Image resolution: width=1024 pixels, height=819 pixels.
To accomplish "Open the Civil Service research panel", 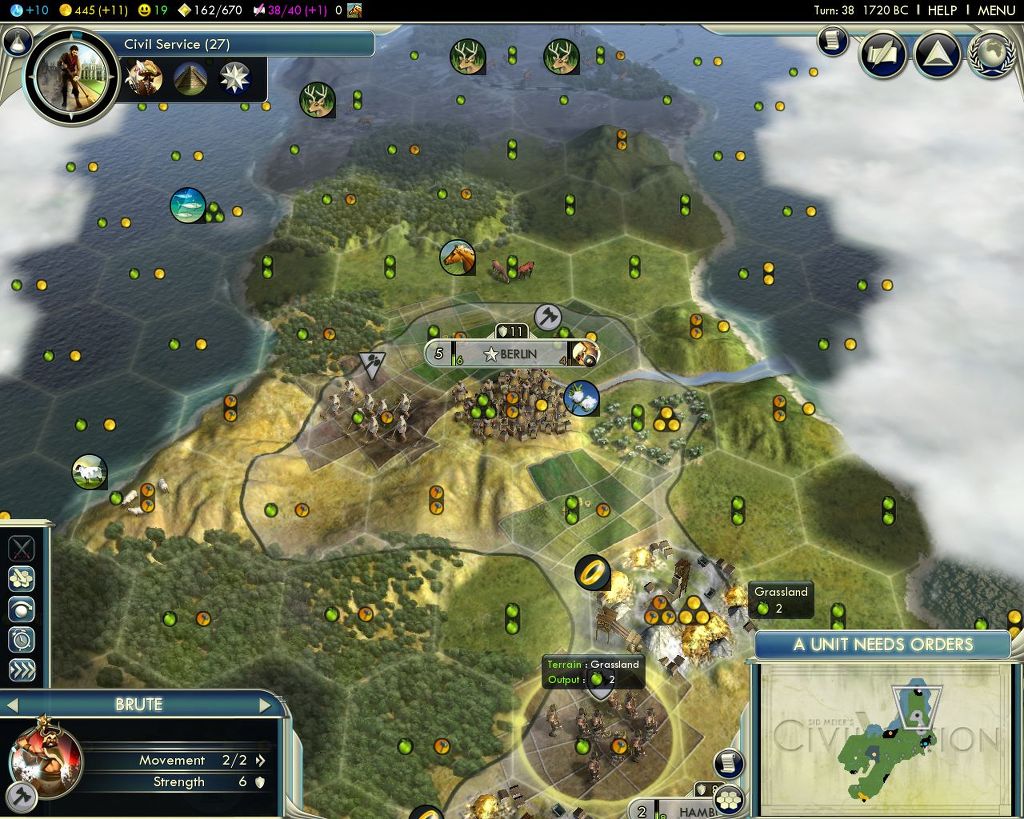I will pos(245,44).
